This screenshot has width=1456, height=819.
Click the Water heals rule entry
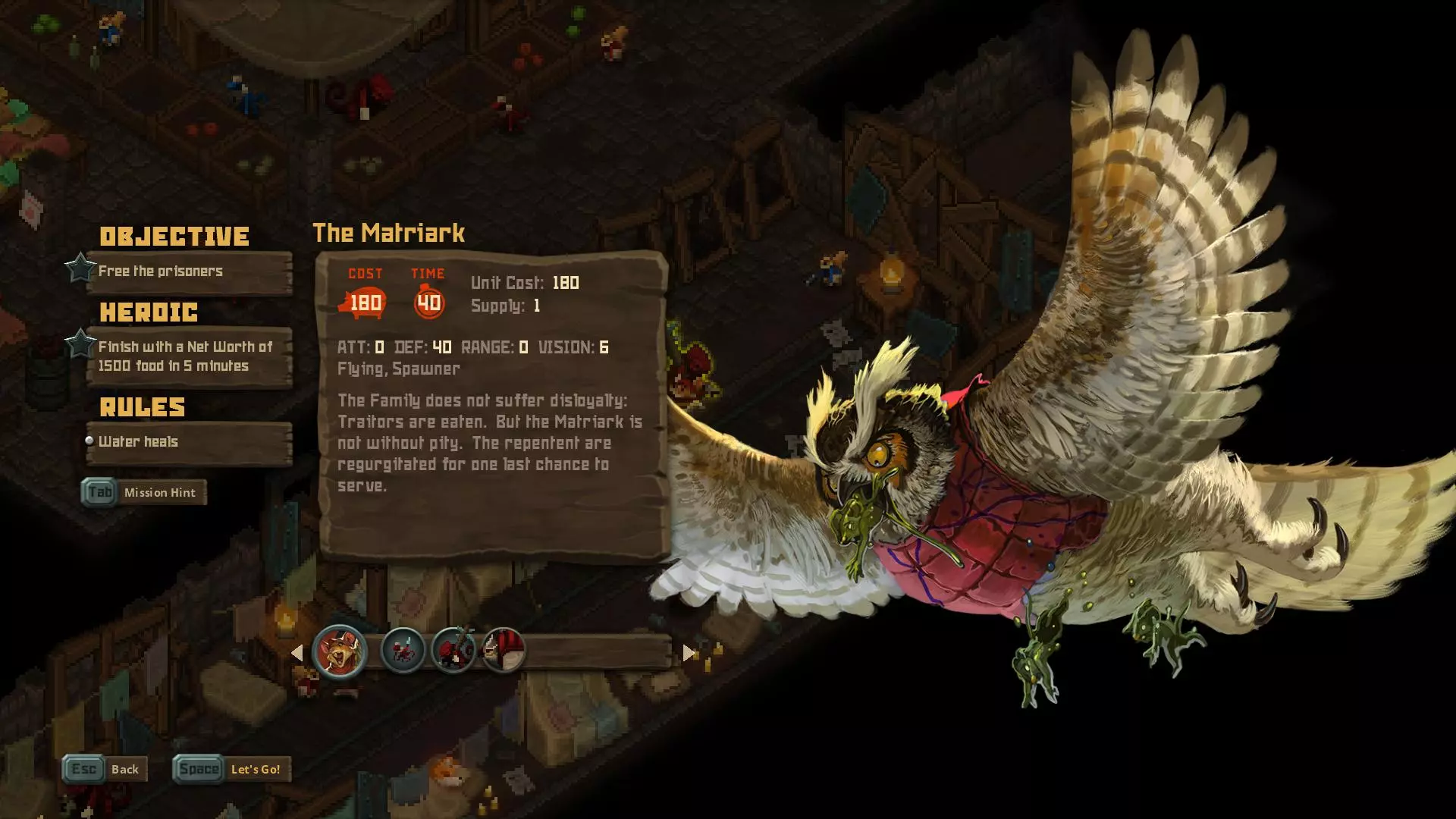coord(188,442)
